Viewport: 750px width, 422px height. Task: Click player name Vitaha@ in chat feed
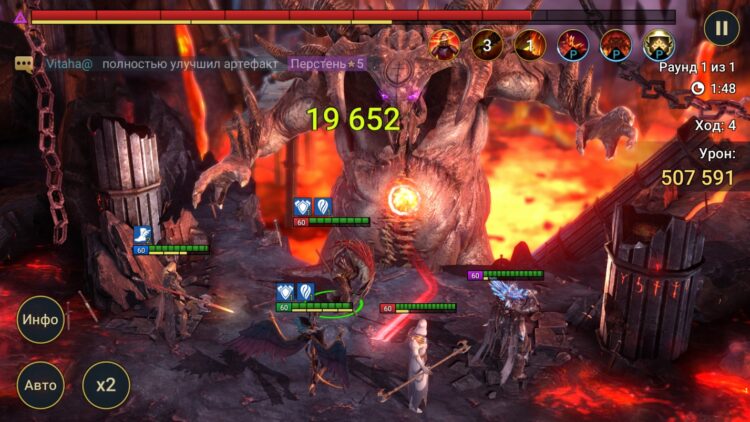coord(69,63)
